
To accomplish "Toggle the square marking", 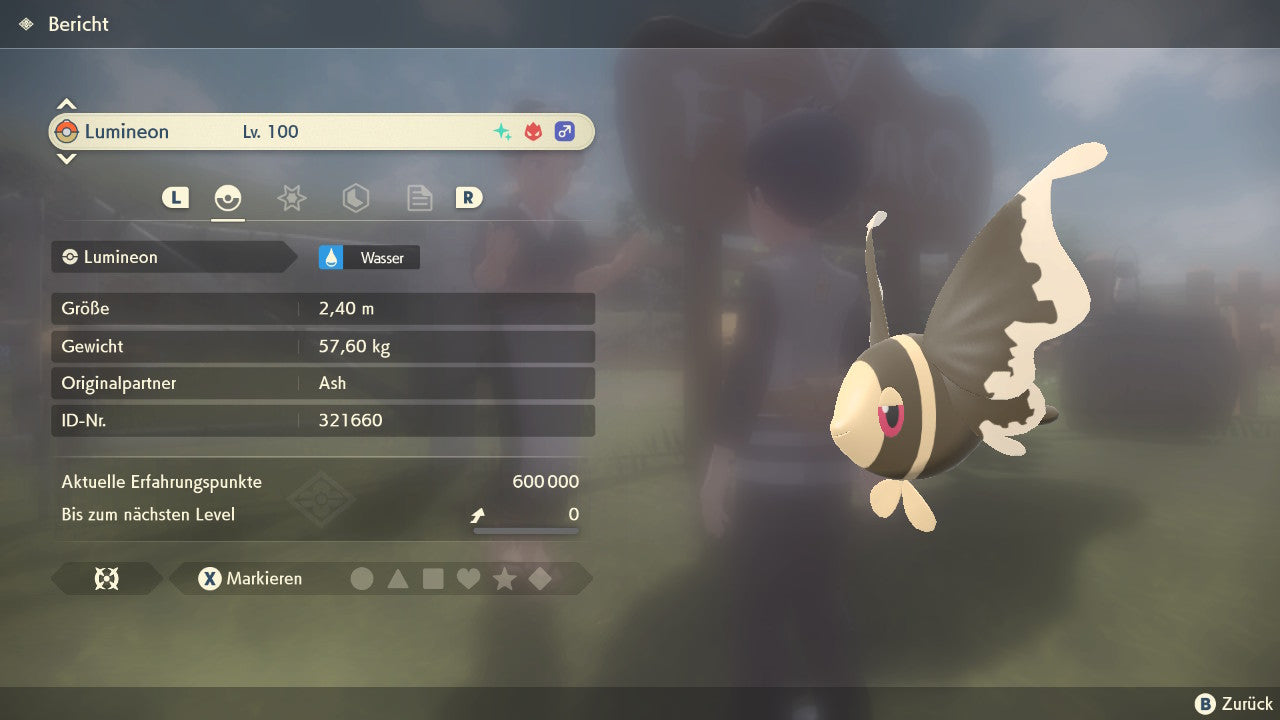I will coord(433,578).
